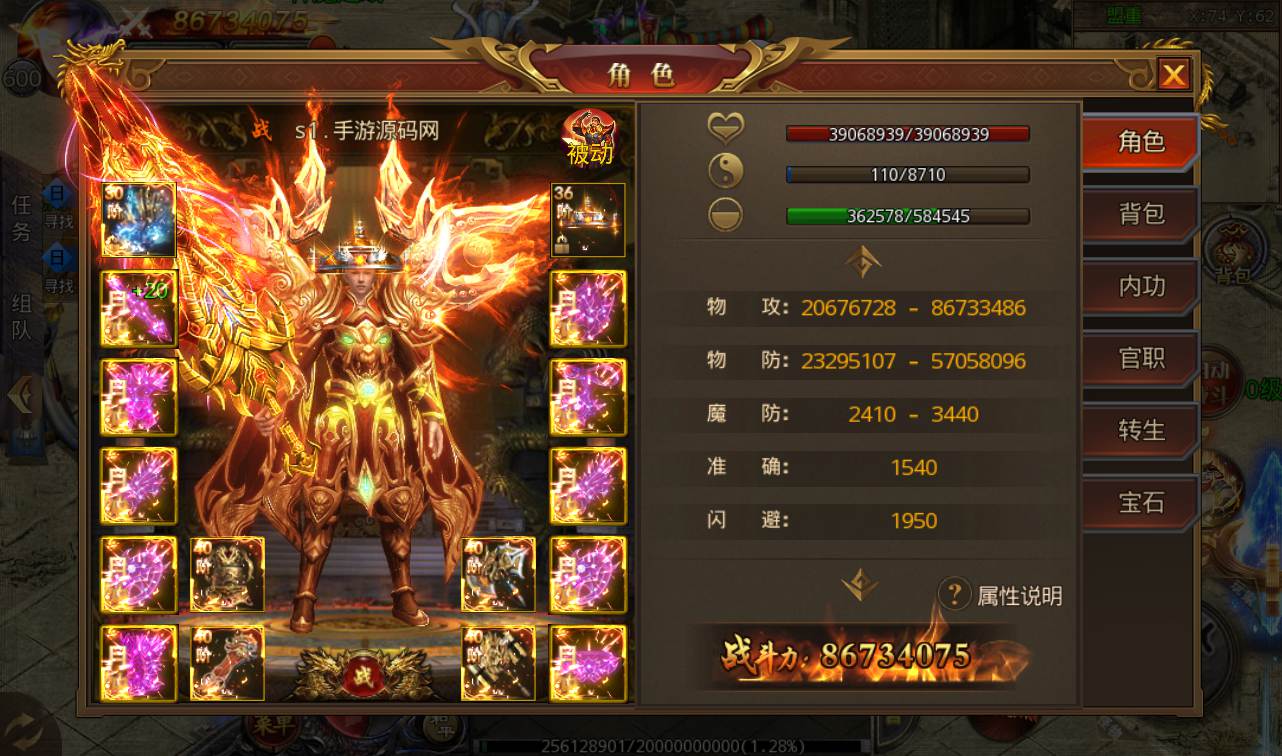Open 属性说明 attribute help
The width and height of the screenshot is (1282, 756).
1001,596
